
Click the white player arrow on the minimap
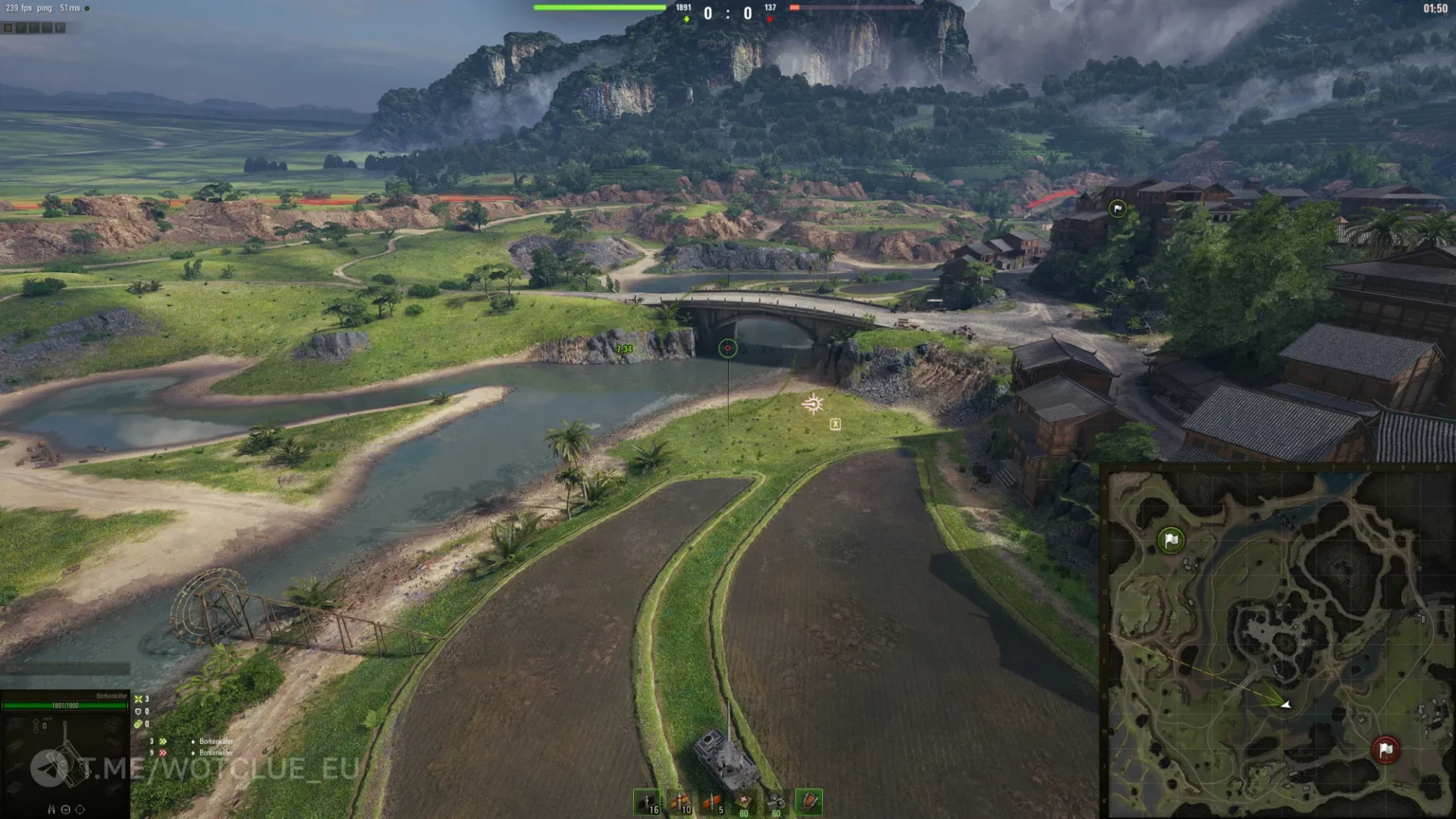pyautogui.click(x=1285, y=704)
